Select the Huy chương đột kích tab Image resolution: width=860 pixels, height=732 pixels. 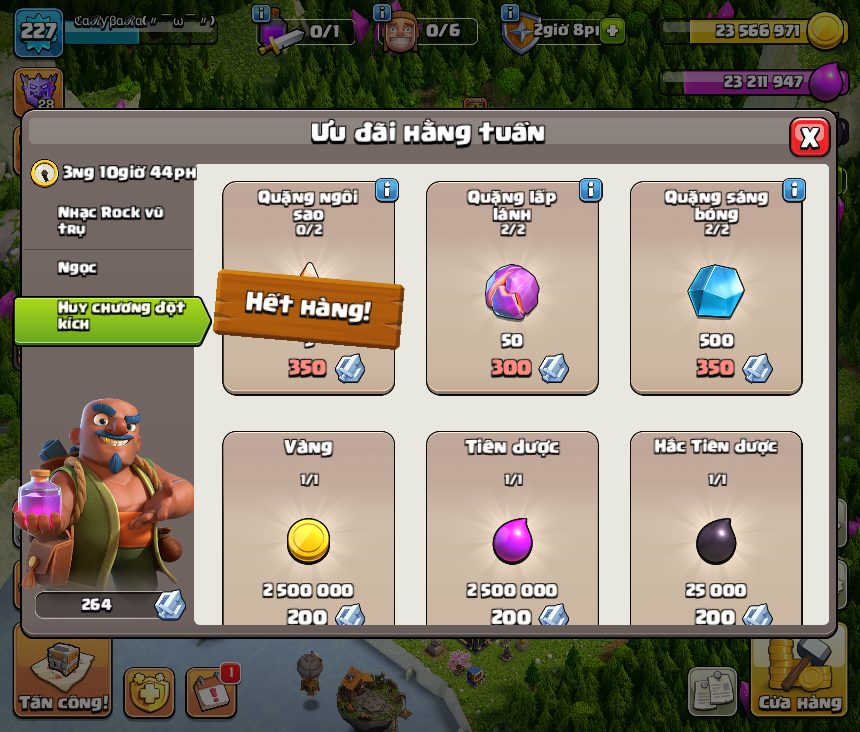click(110, 316)
